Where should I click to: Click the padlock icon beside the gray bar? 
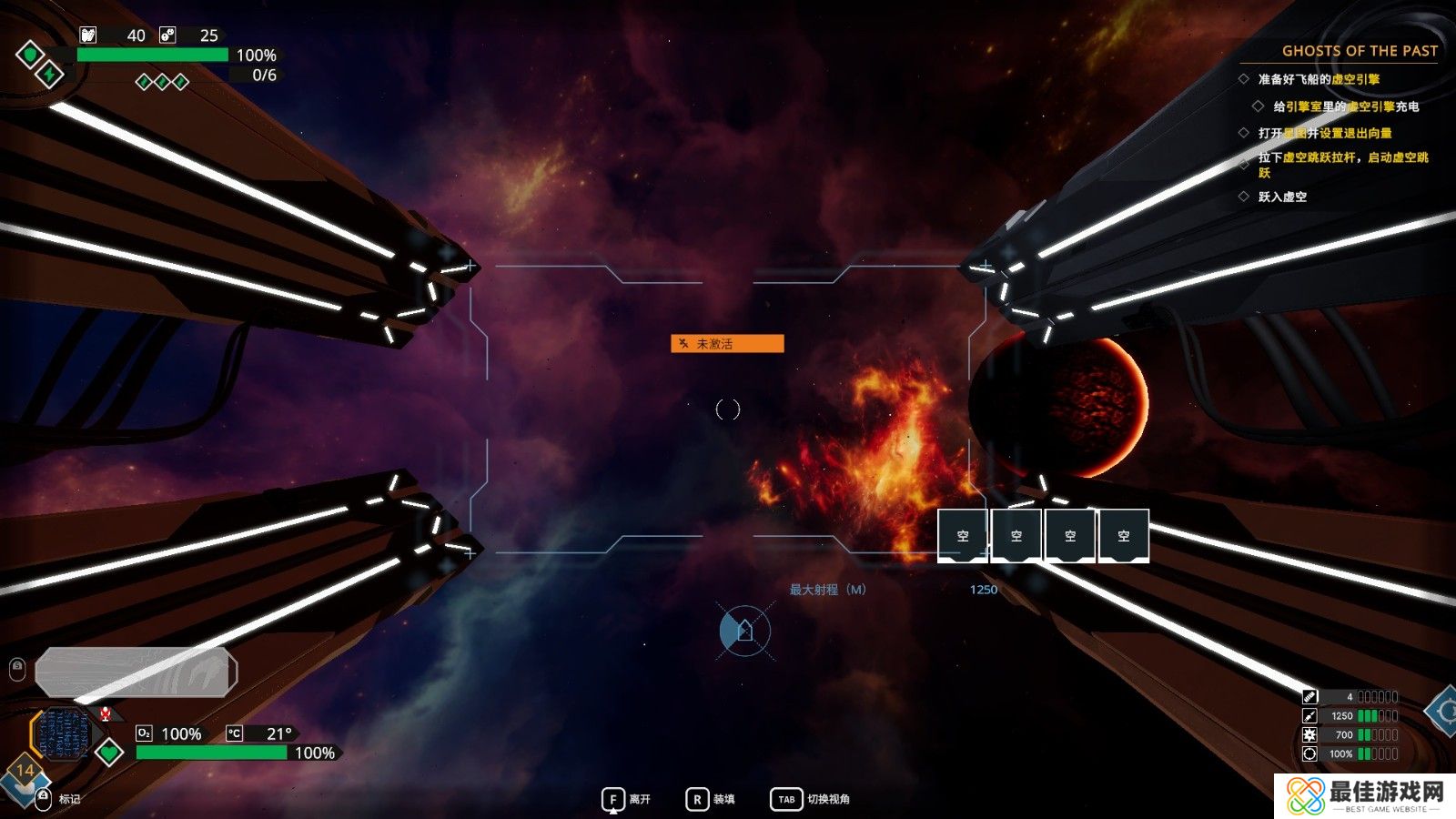(17, 670)
